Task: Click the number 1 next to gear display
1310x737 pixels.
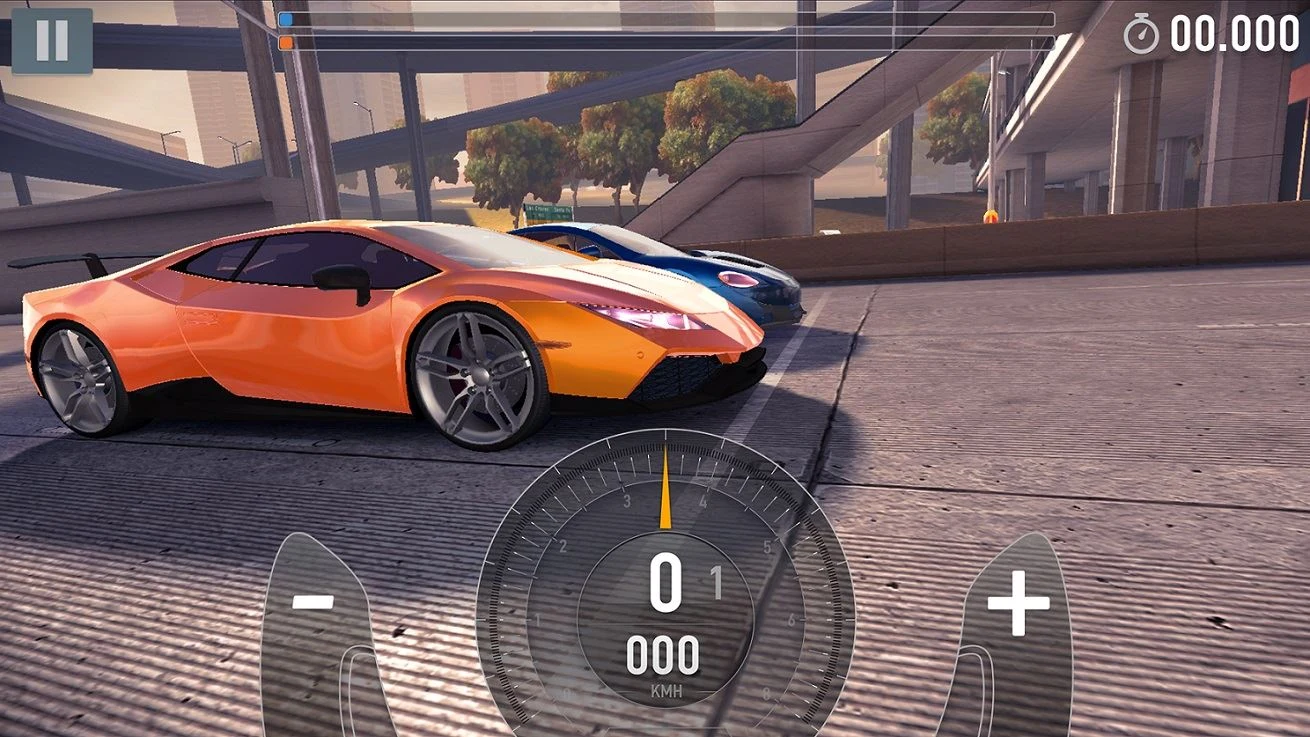Action: coord(717,578)
